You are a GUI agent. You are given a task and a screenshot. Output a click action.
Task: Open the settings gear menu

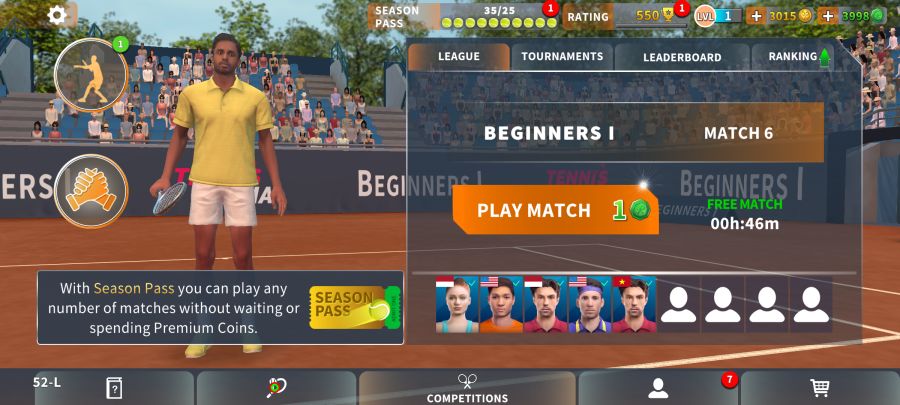(57, 15)
